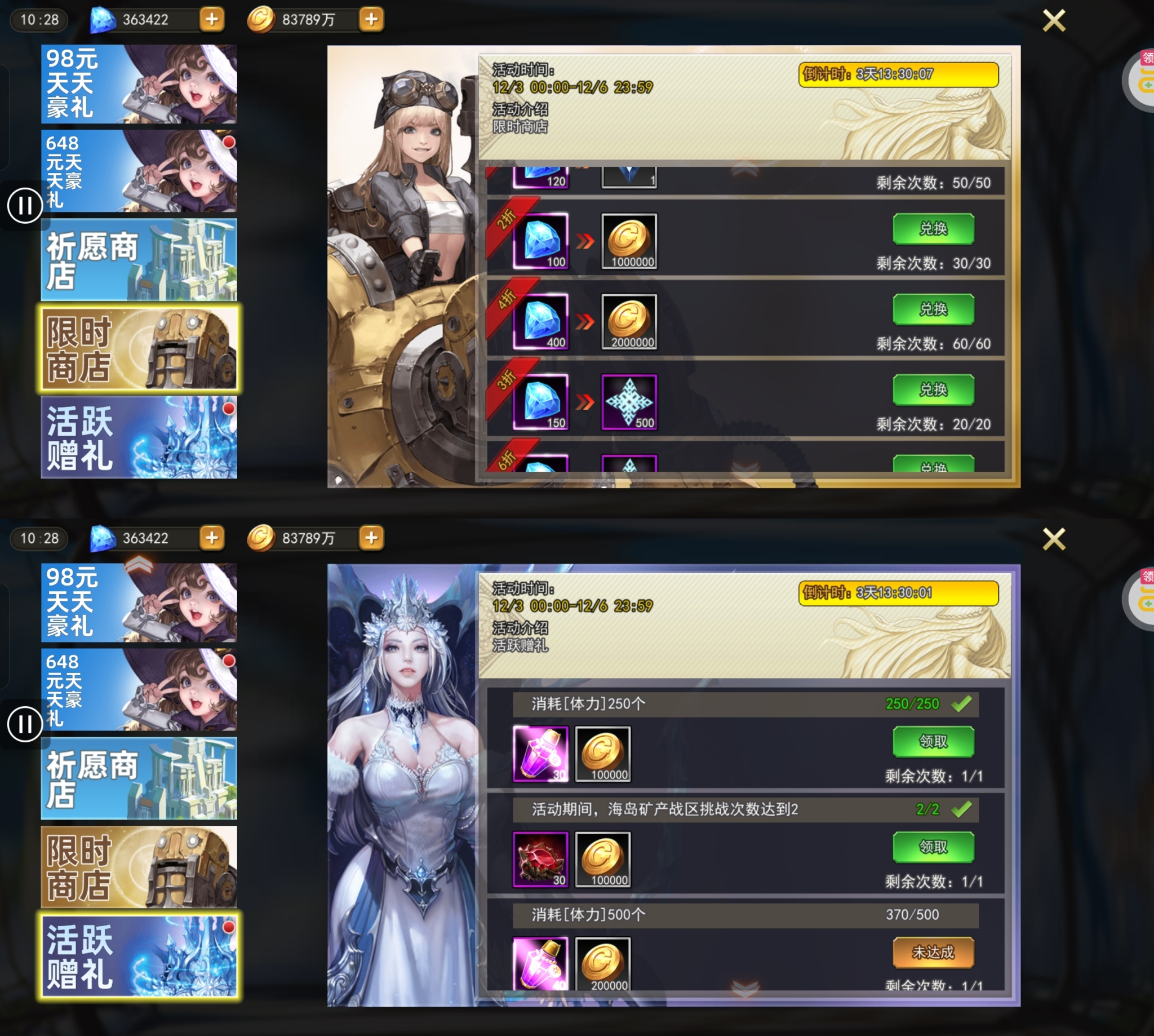
Task: Click the 2000000 gold coin reward icon
Action: (x=629, y=322)
